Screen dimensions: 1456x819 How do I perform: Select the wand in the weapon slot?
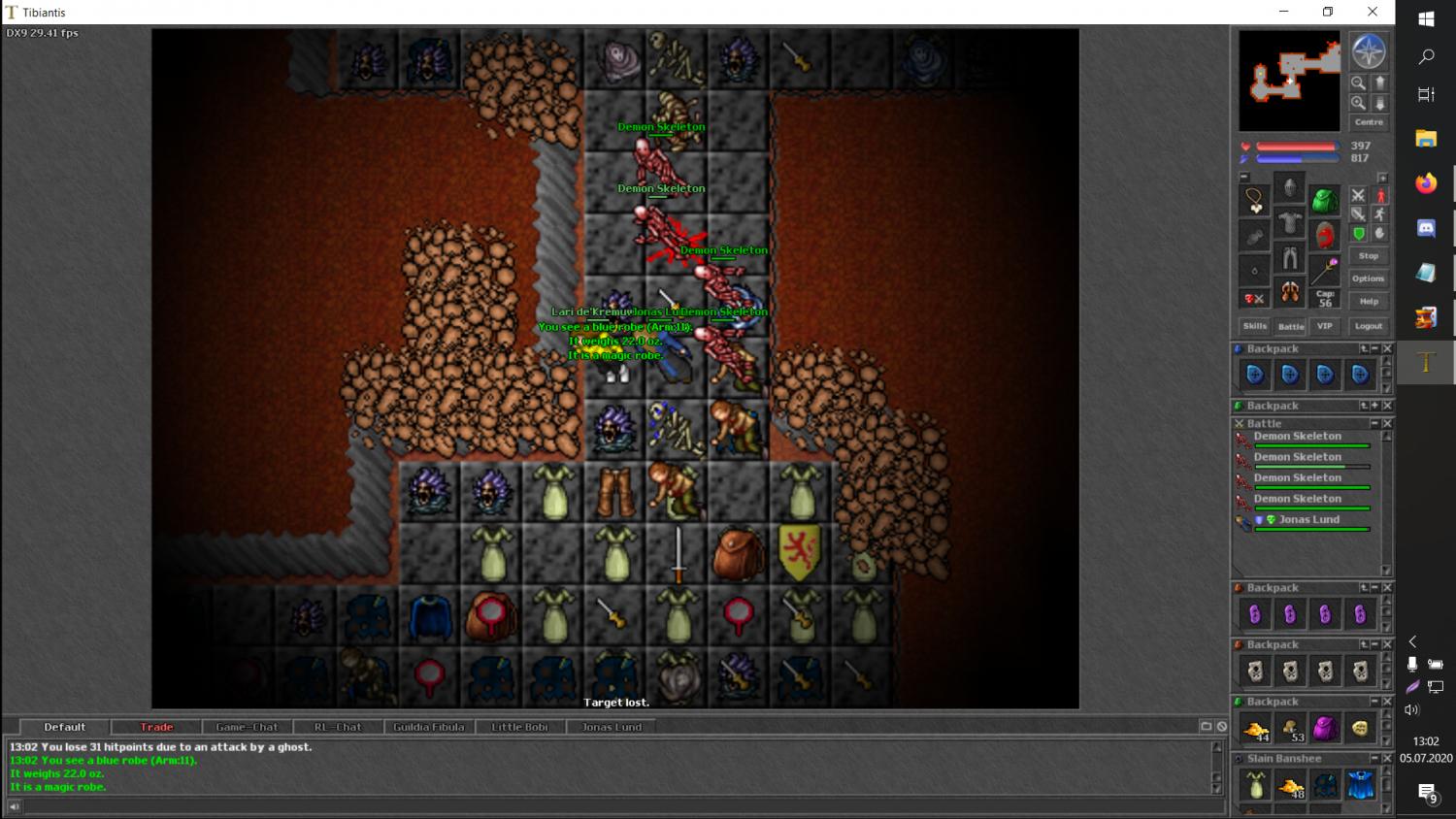(1325, 269)
